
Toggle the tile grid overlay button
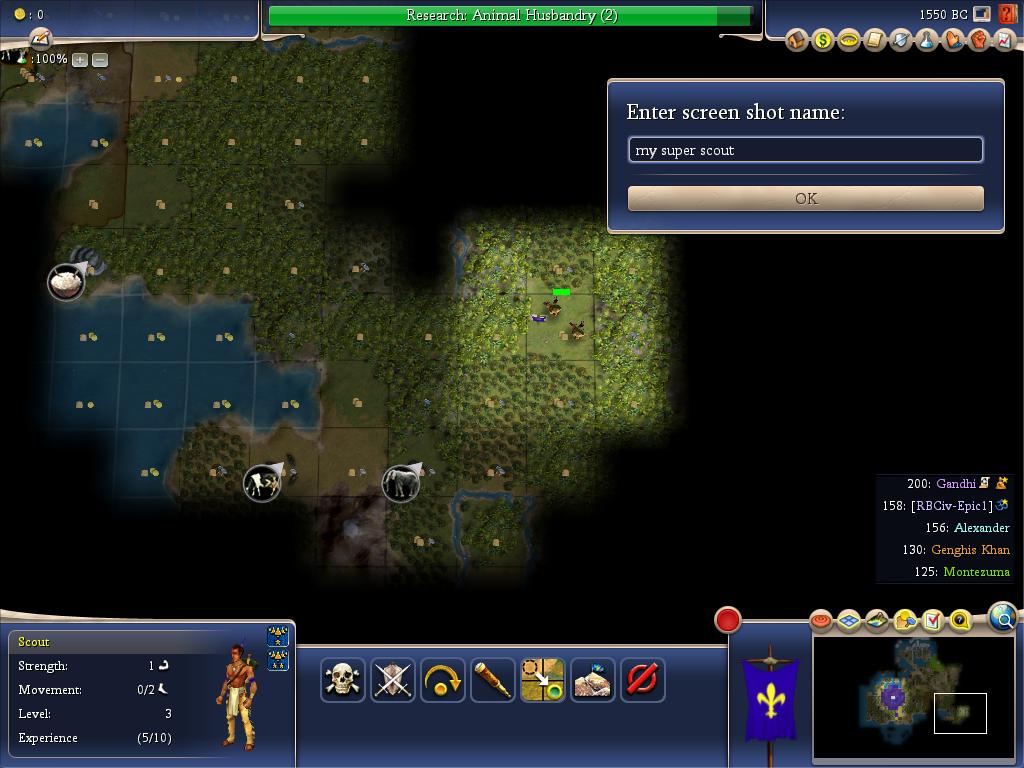849,621
